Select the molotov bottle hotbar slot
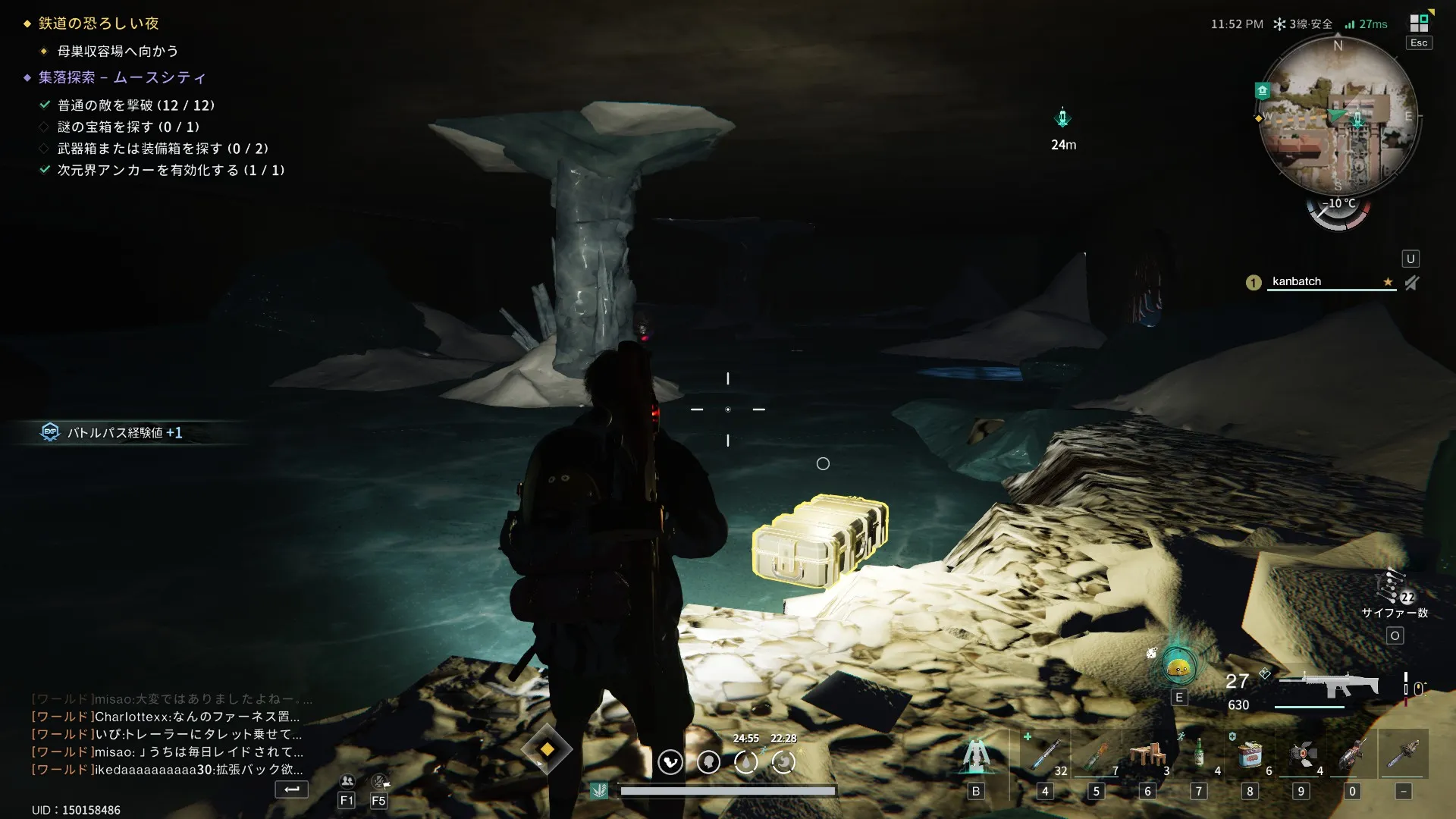The height and width of the screenshot is (819, 1456). [x=1096, y=754]
